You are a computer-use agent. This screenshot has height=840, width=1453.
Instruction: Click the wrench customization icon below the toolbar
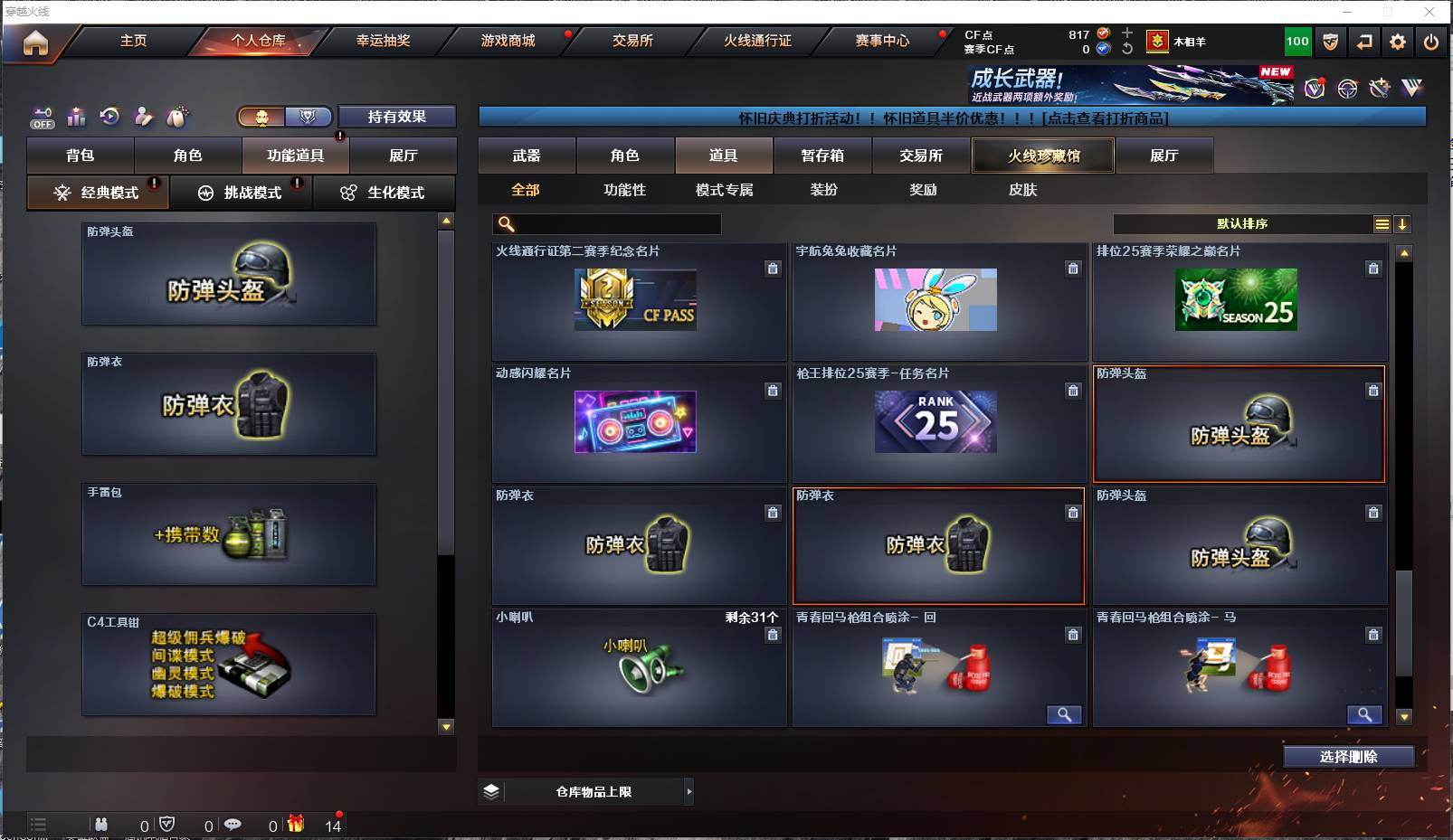(1381, 88)
